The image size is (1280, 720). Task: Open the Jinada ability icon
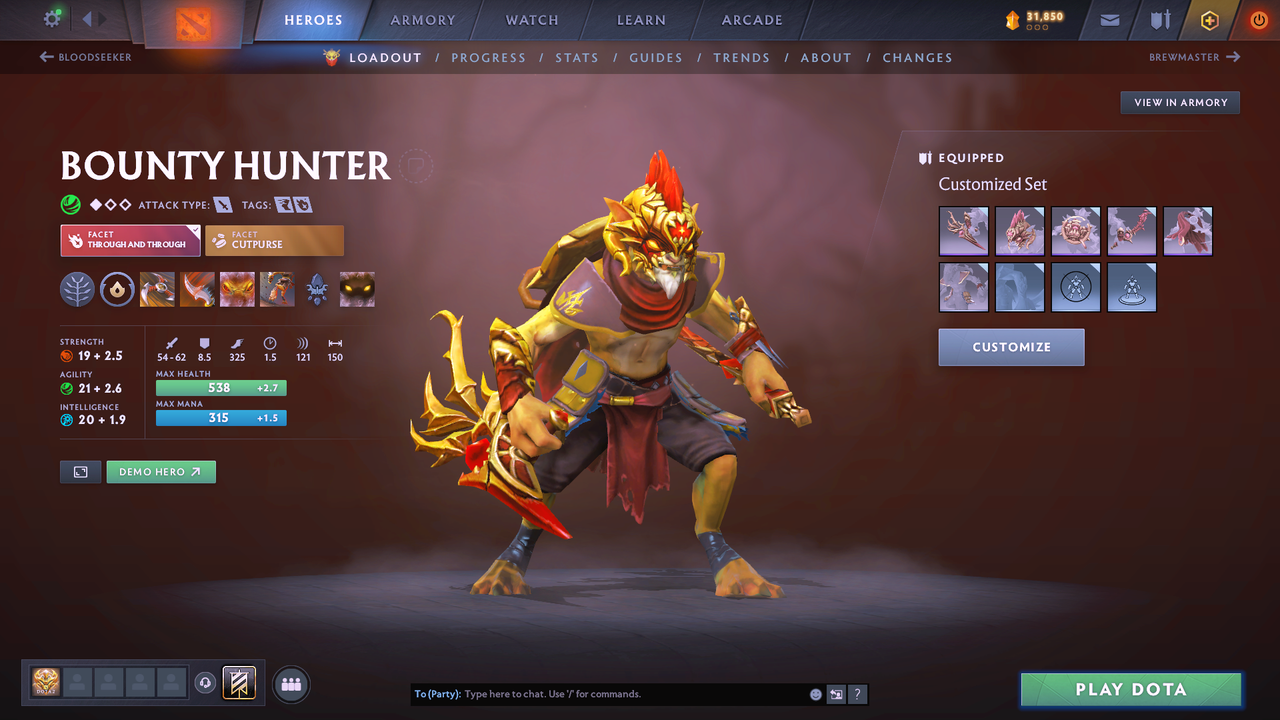(x=197, y=290)
